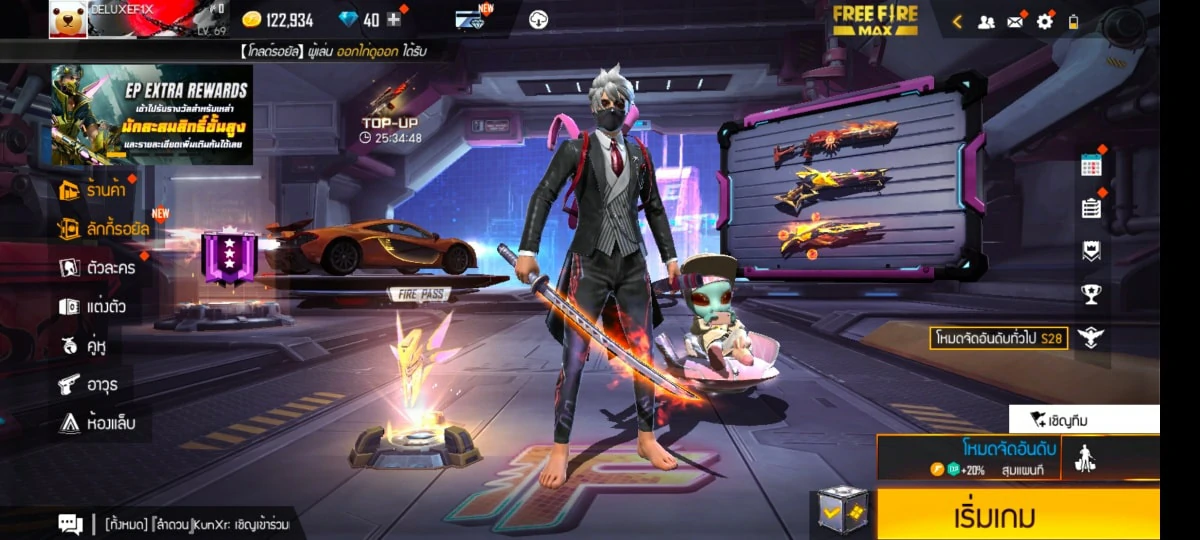This screenshot has height=540, width=1200.
Task: Open the คู่หู pet menu
Action: (83, 346)
